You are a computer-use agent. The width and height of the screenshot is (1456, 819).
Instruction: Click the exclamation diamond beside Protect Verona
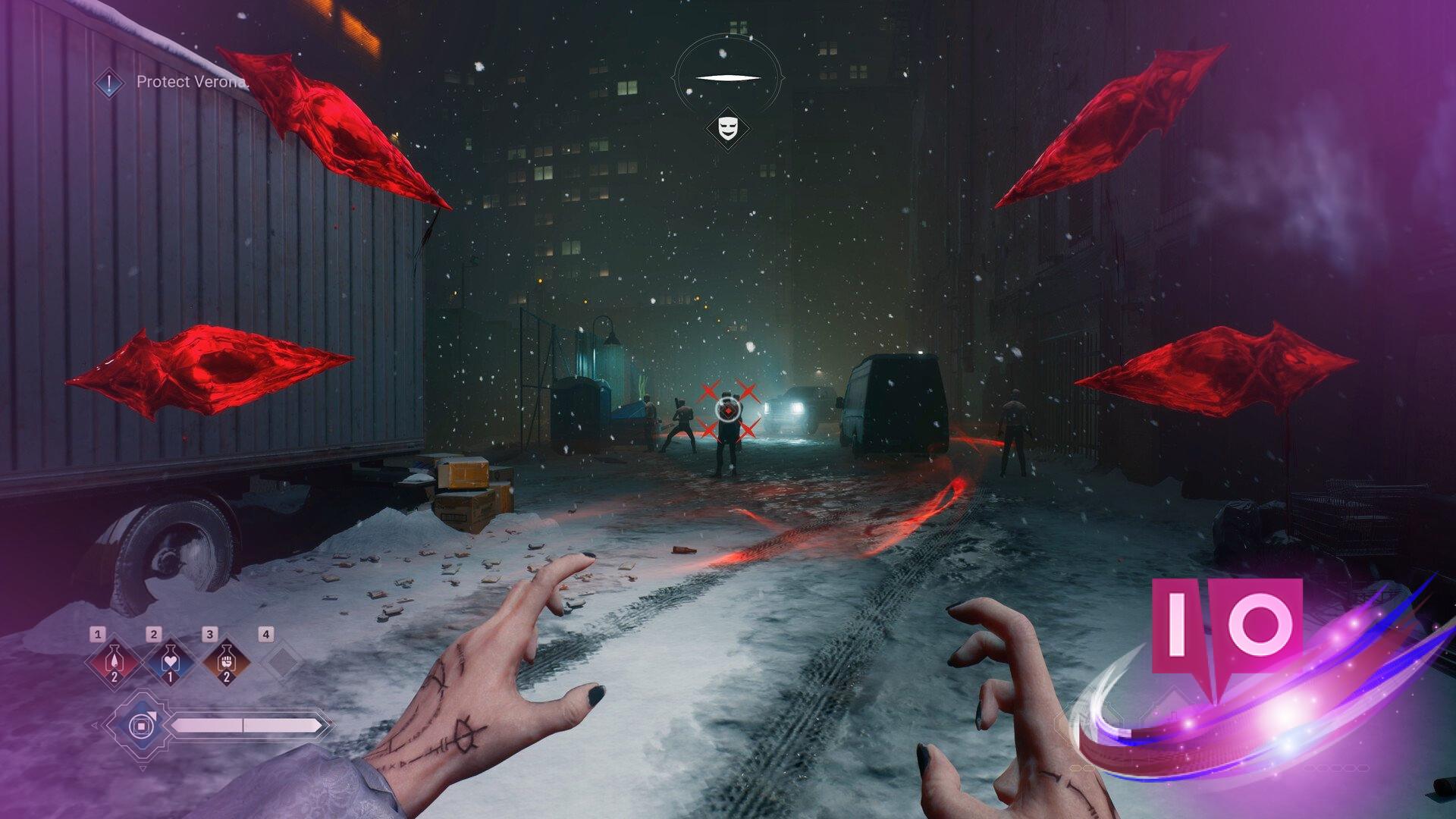click(x=108, y=83)
